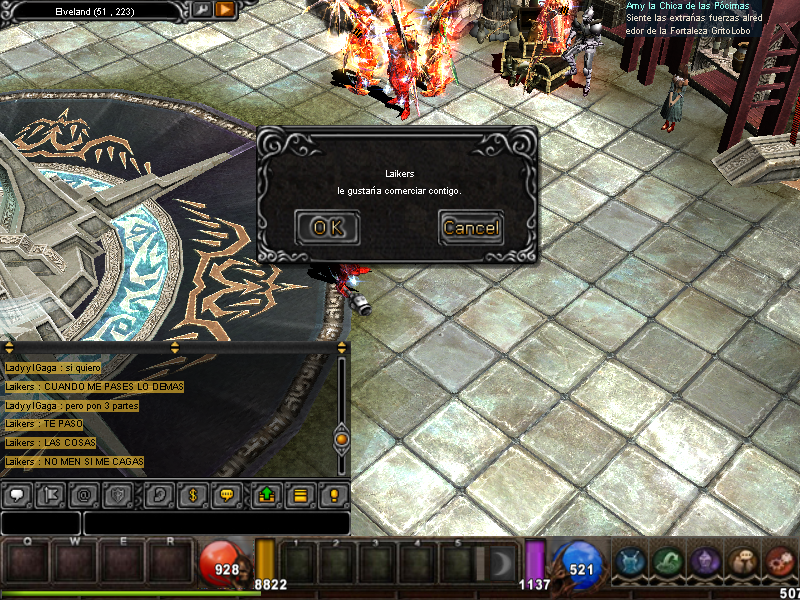Toggle the @ chat channel button
Viewport: 800px width, 600px height.
point(84,494)
